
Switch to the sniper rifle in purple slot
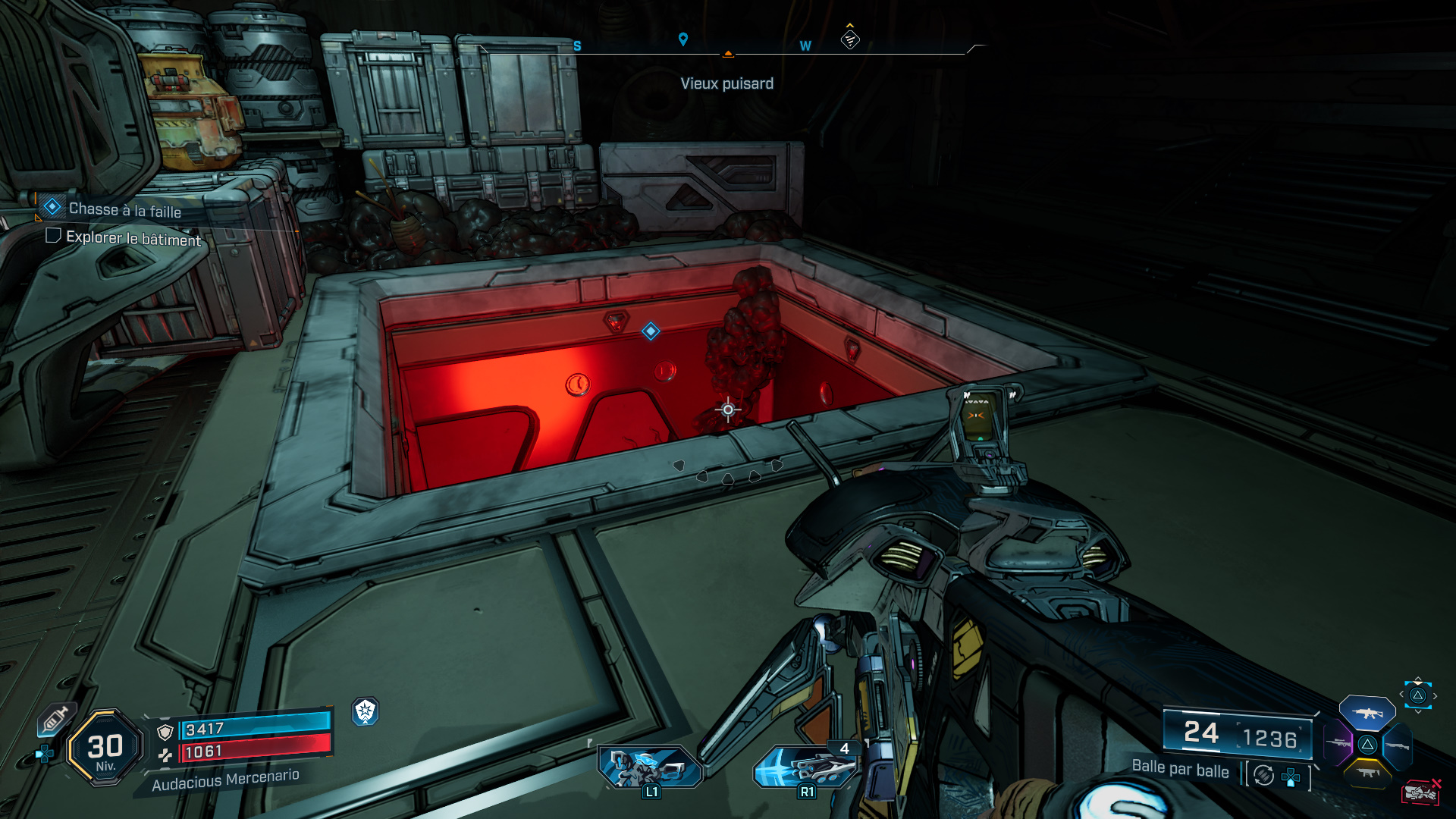(x=1338, y=744)
